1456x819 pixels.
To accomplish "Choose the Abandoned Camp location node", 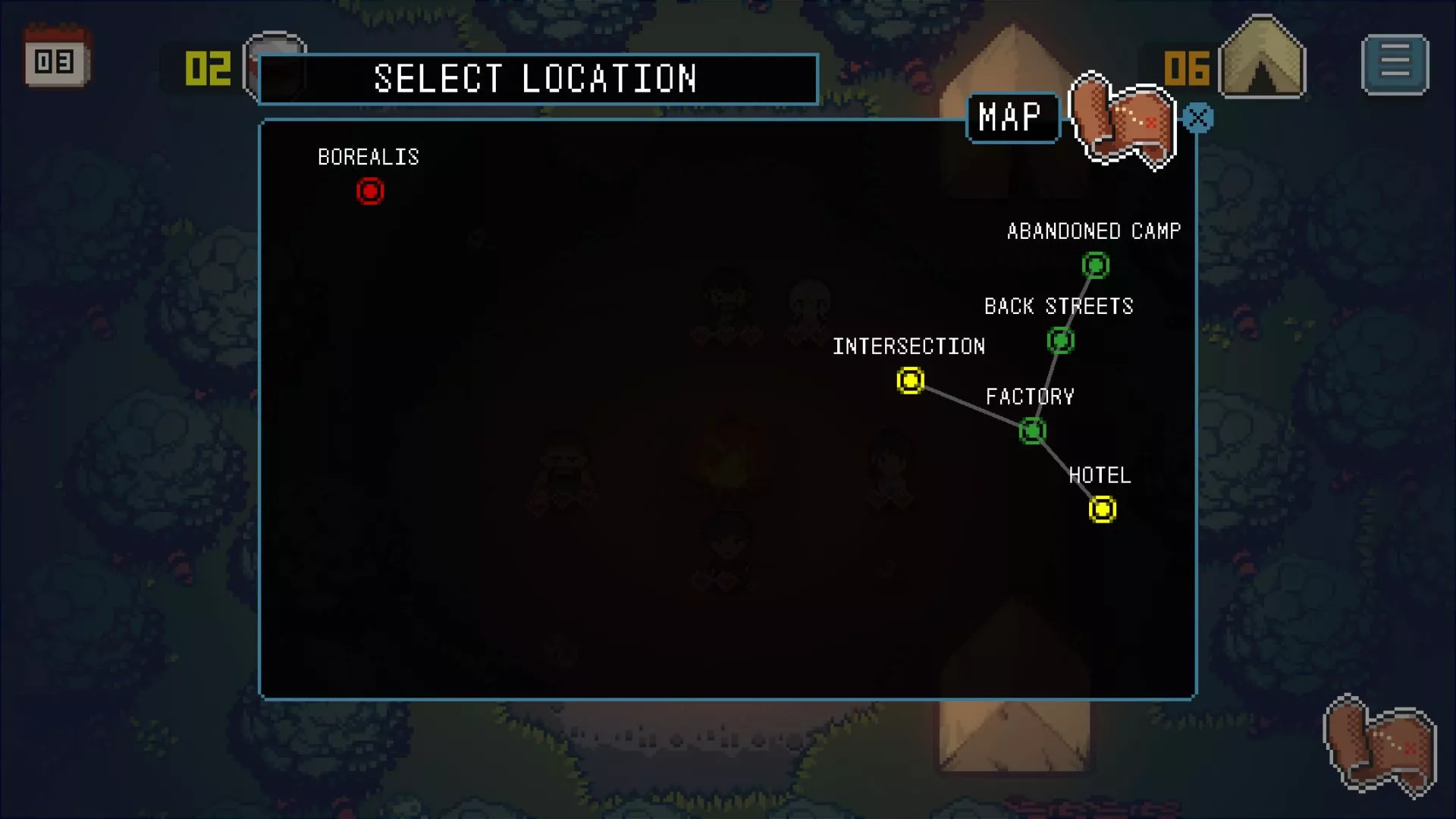I will click(1095, 265).
